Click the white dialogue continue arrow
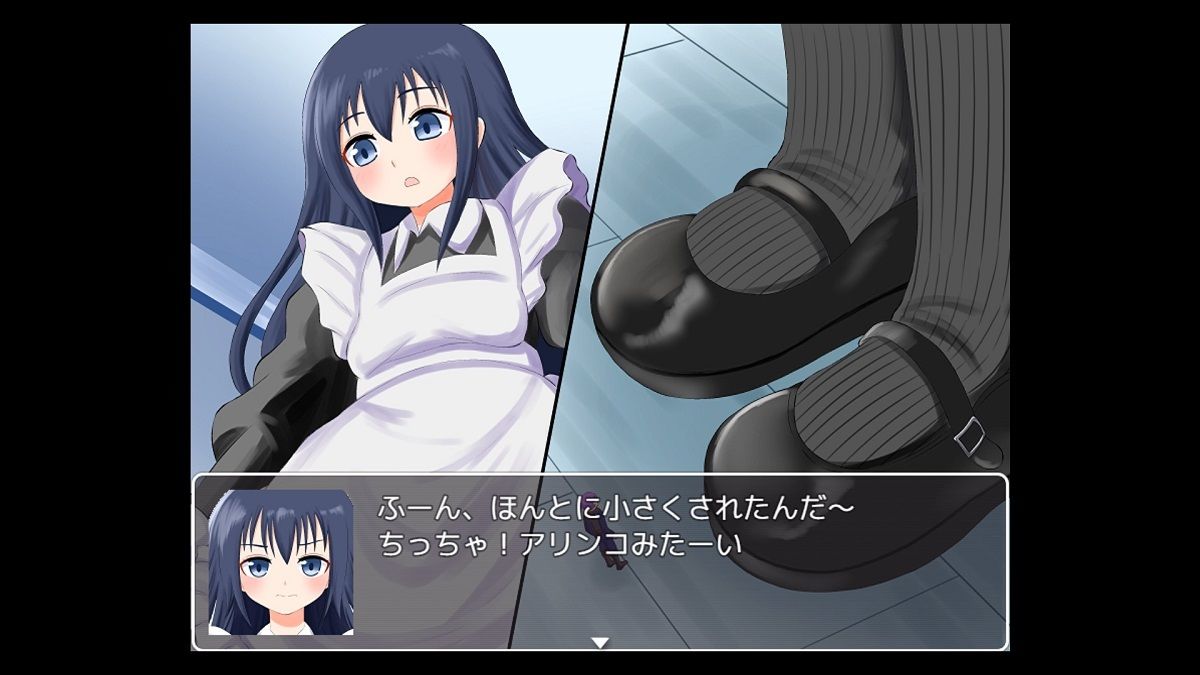This screenshot has height=675, width=1200. coord(599,642)
